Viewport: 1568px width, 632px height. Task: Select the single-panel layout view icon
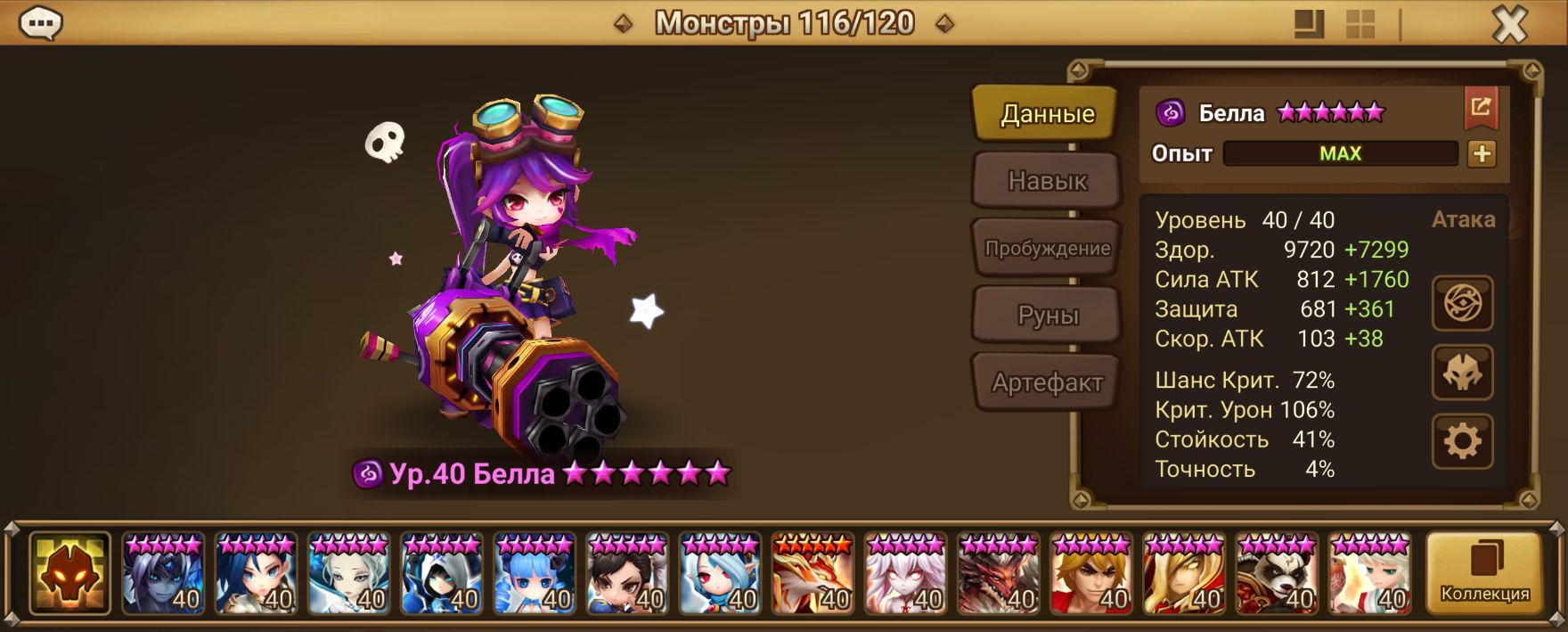[1309, 25]
